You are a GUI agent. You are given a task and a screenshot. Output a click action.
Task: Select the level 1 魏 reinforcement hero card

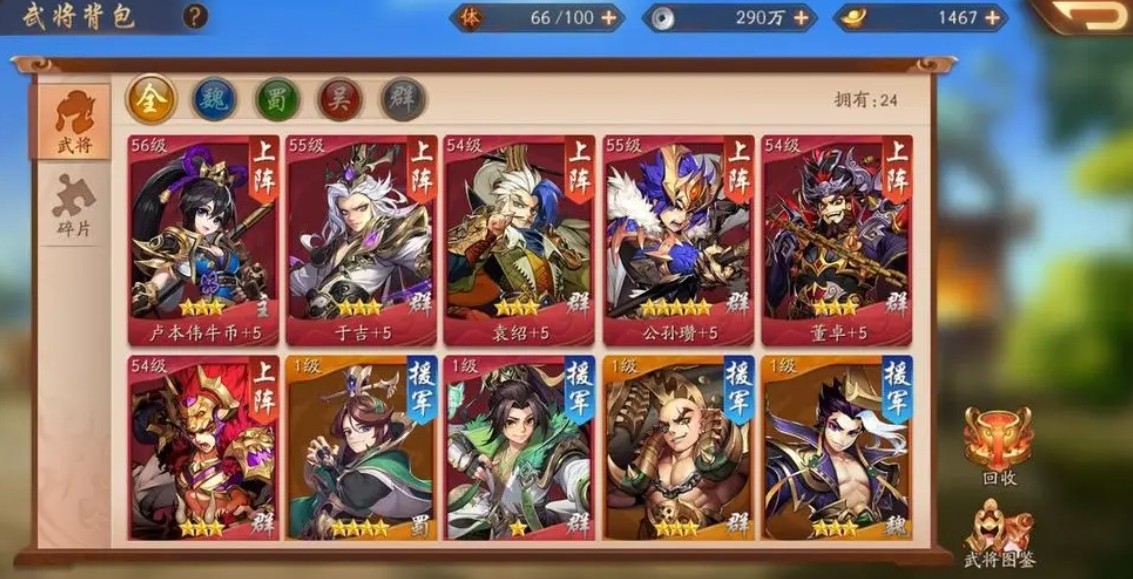click(x=836, y=448)
